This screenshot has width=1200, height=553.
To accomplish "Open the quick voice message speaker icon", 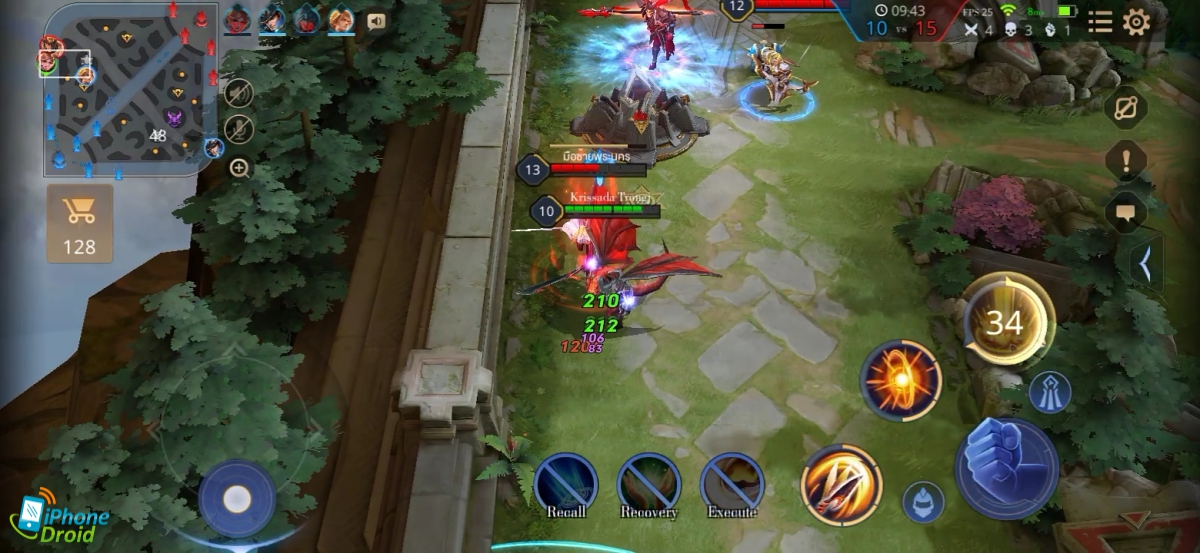I will click(x=377, y=20).
